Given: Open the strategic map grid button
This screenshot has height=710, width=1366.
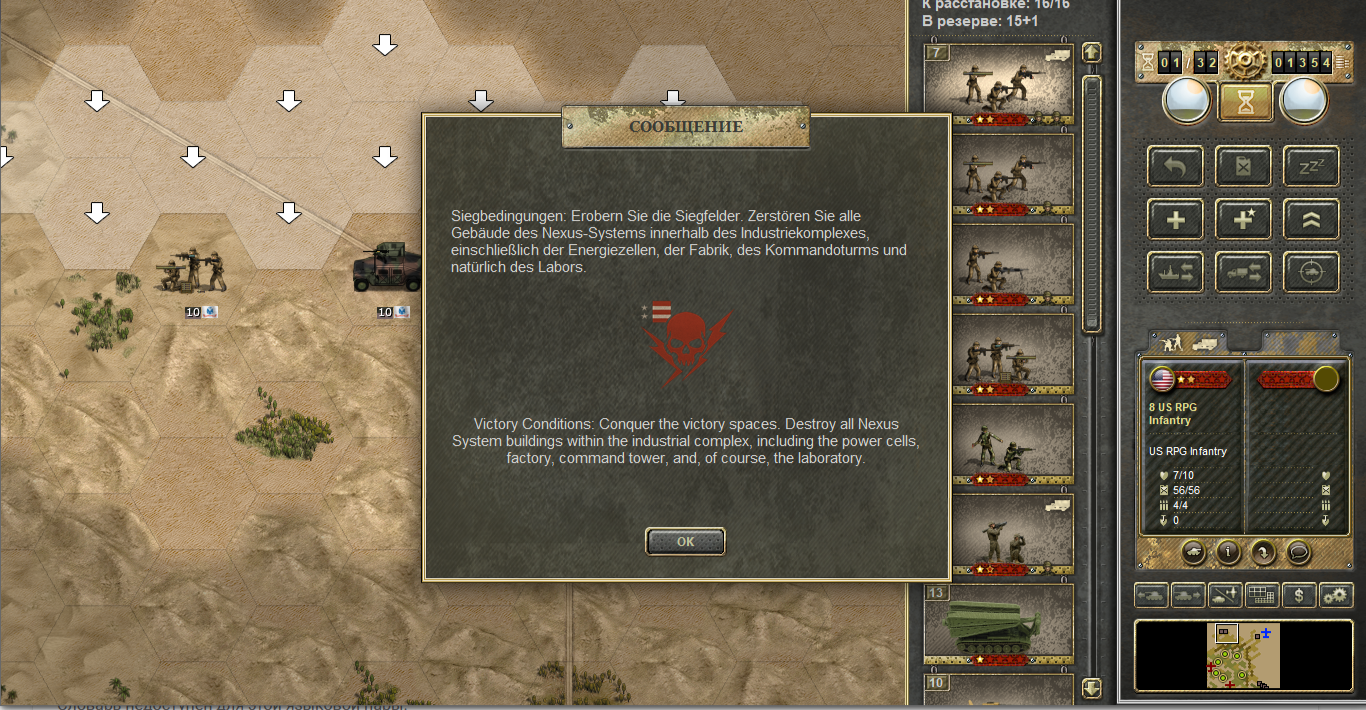Looking at the screenshot, I should 1262,595.
